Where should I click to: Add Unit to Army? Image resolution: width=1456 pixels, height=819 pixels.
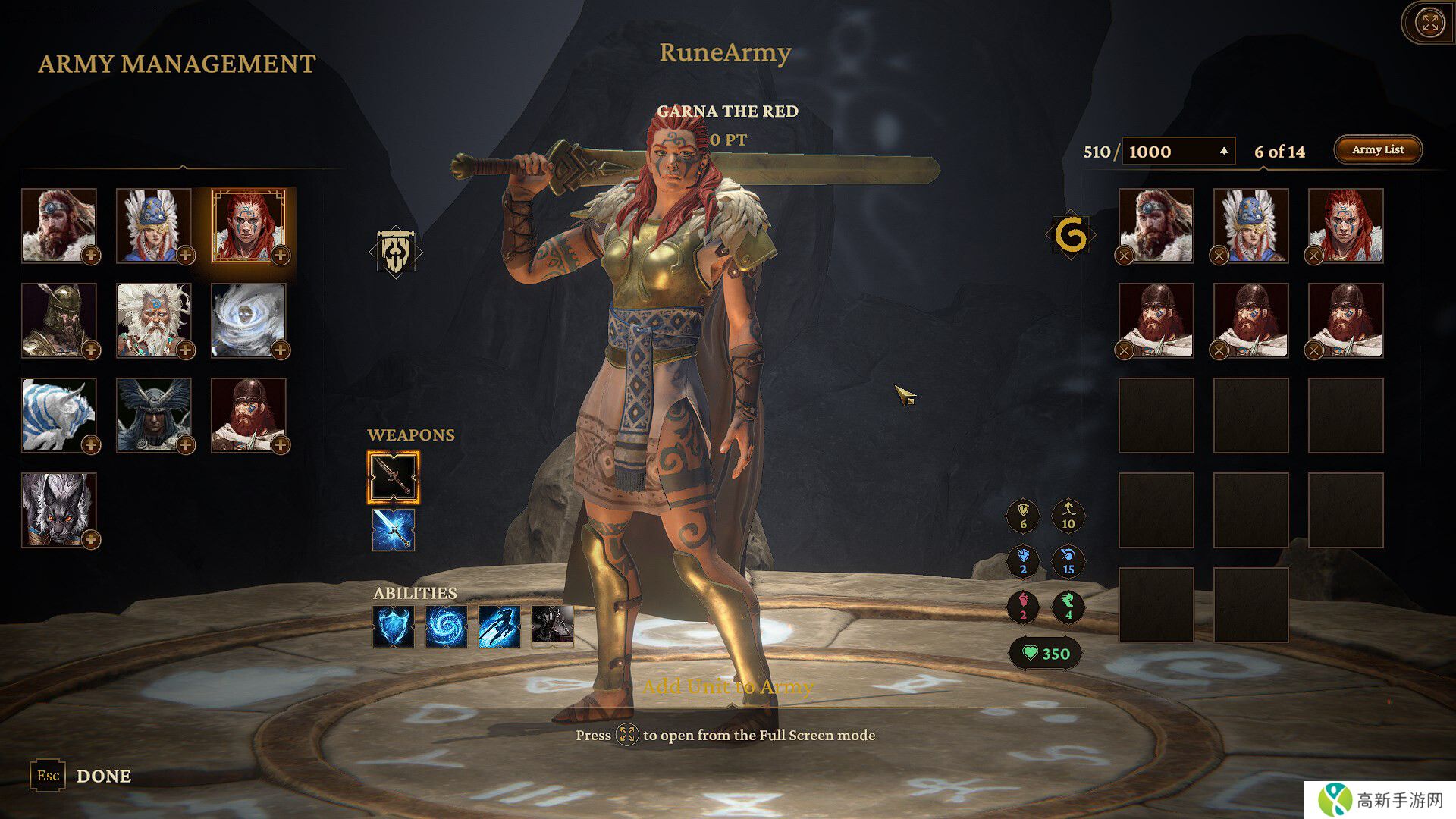point(727,686)
